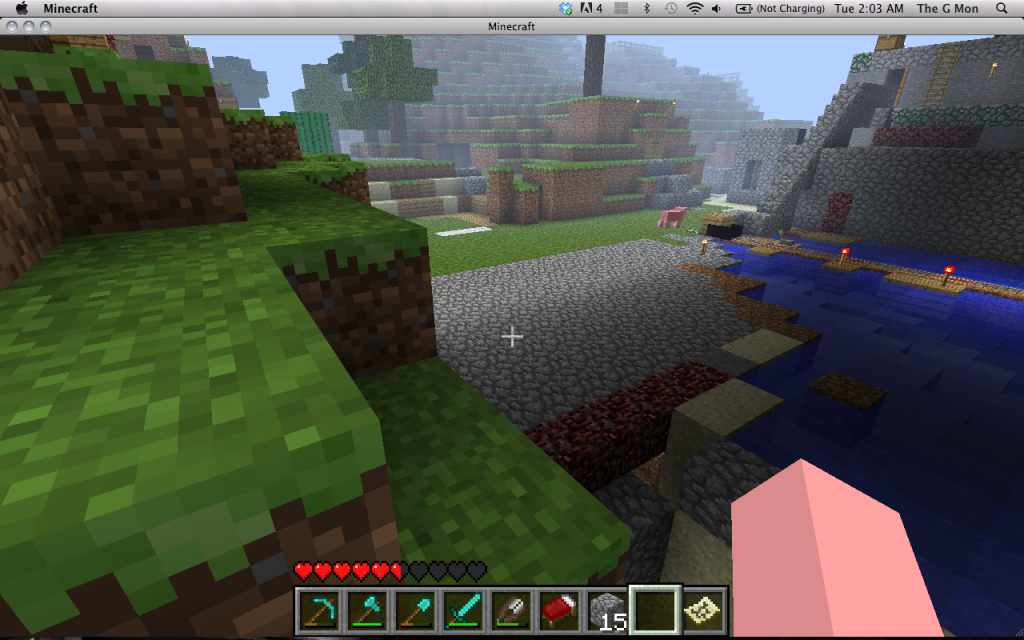Viewport: 1024px width, 640px height.
Task: Pick the cobblestone stack of 15
Action: point(606,609)
